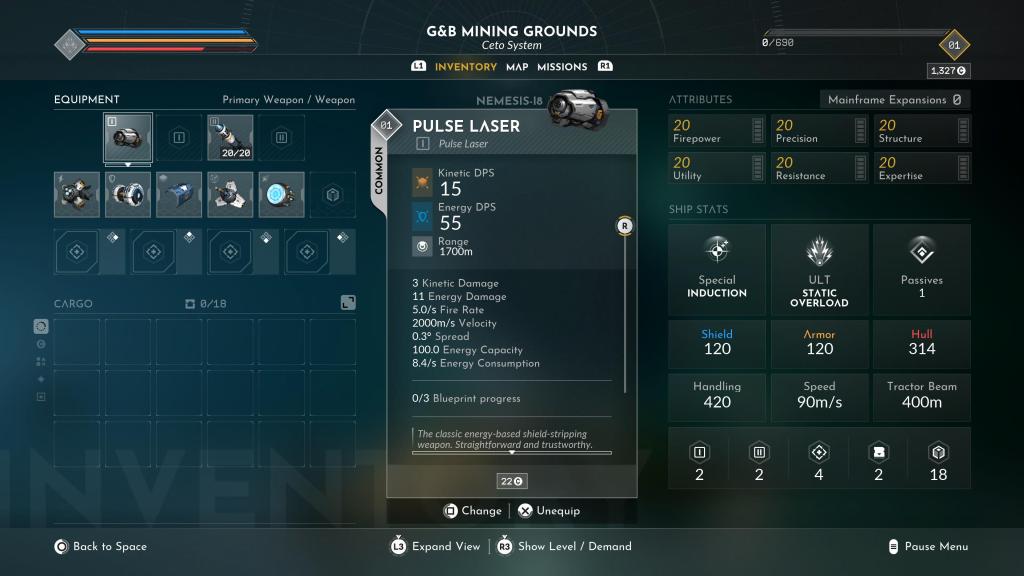The width and height of the screenshot is (1024, 576).
Task: Open the Mainframe Expansions box
Action: (x=894, y=100)
